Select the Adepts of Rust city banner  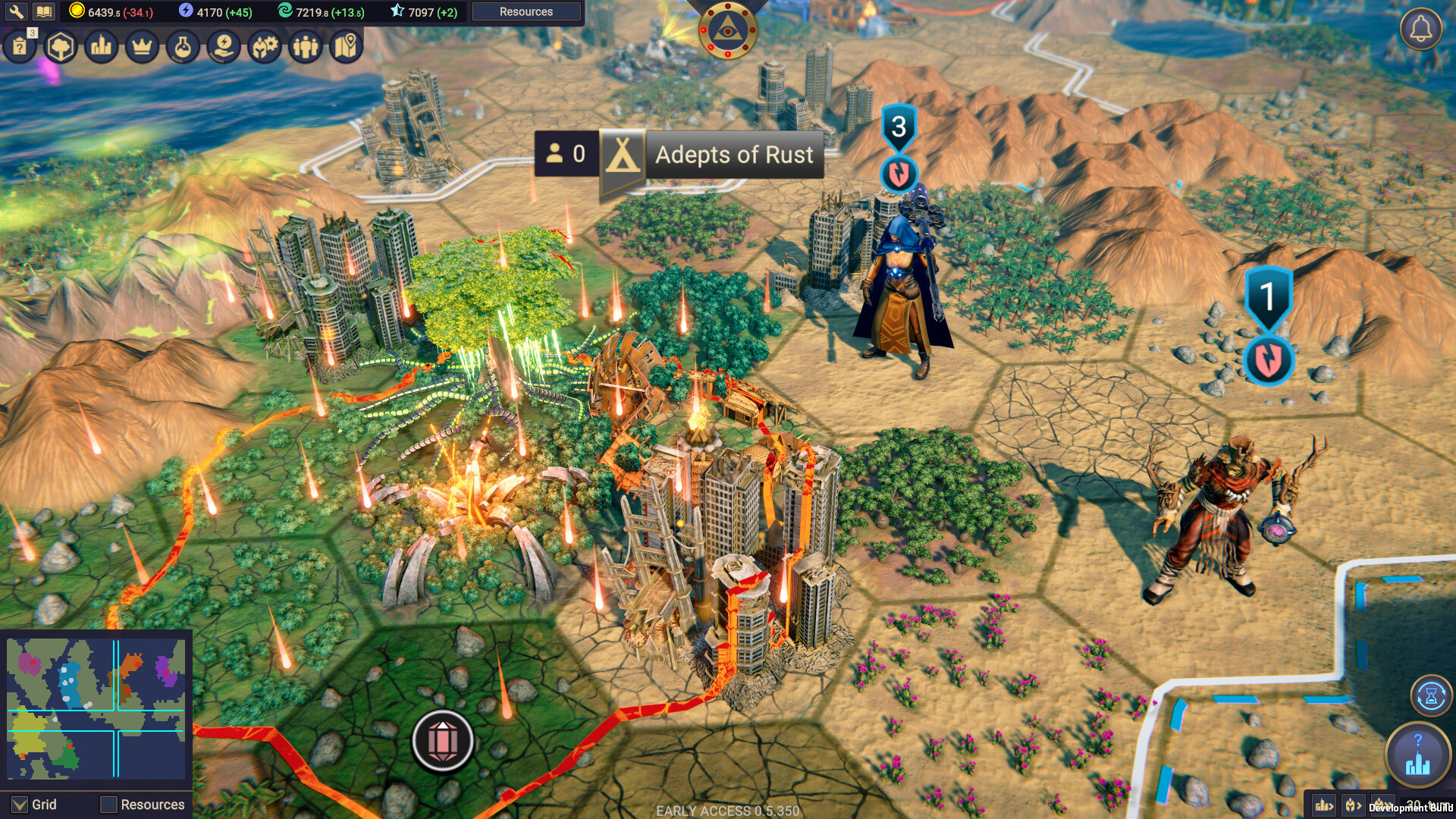(x=733, y=155)
